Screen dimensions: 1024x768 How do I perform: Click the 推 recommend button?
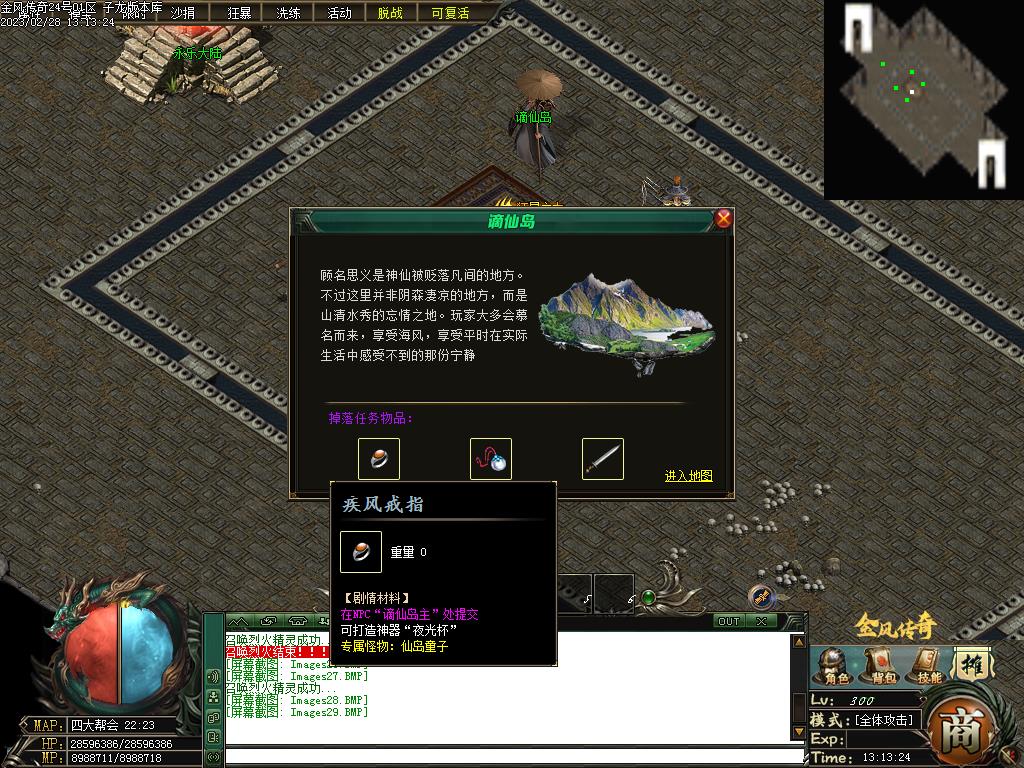click(x=970, y=664)
